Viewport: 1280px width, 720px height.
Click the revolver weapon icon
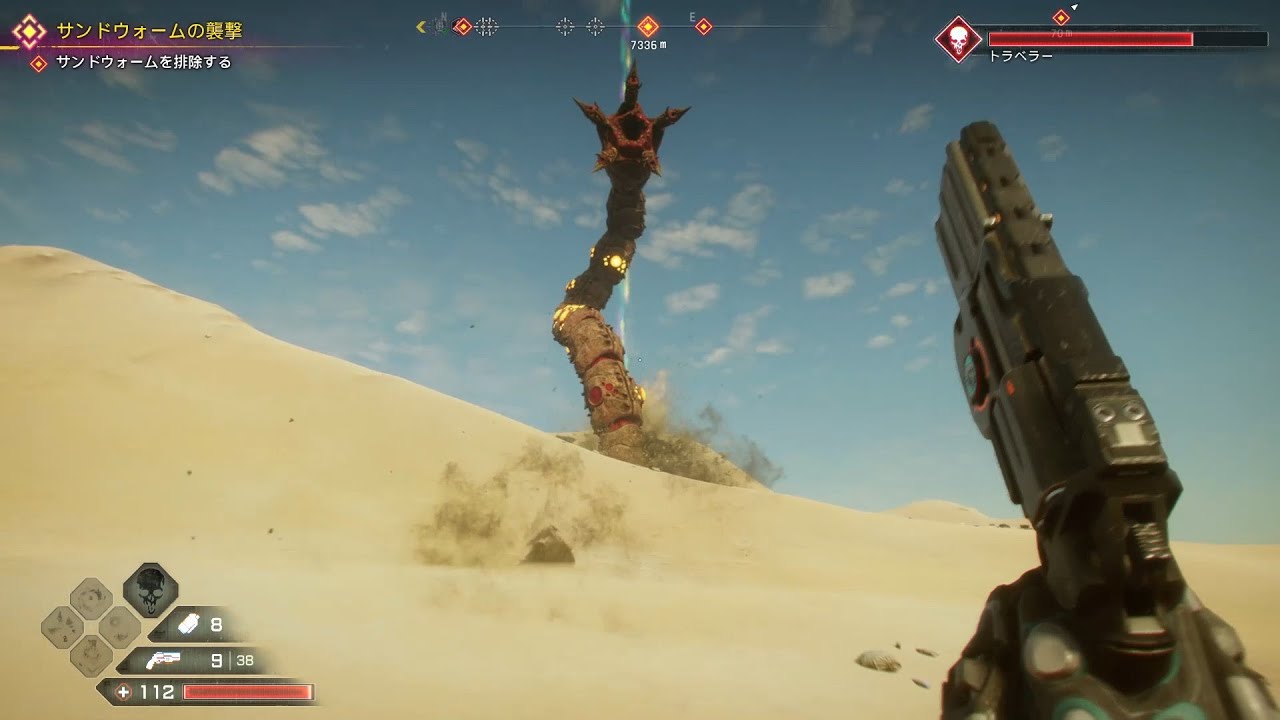(x=164, y=660)
